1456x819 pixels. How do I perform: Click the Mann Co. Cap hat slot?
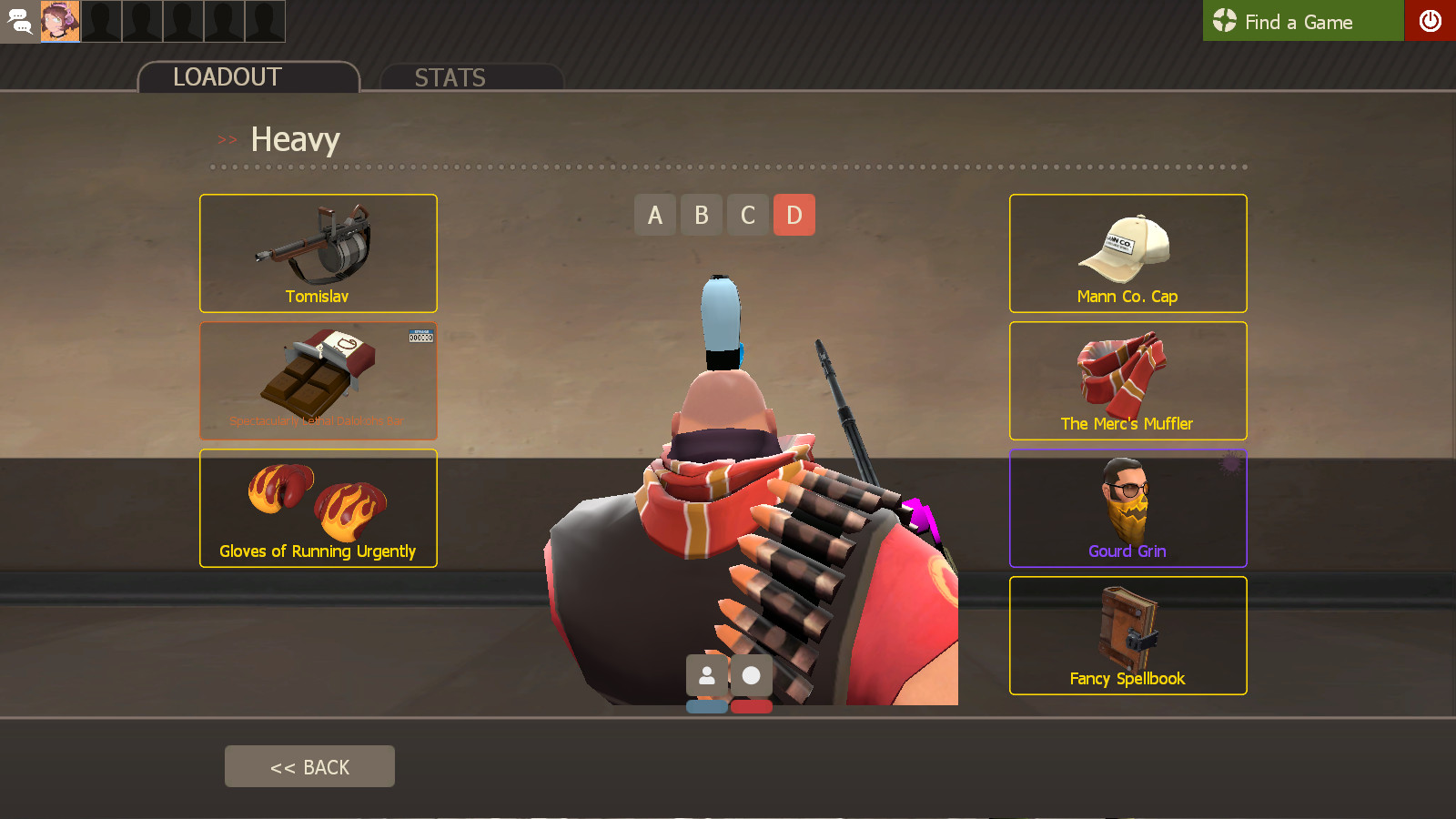(1127, 253)
